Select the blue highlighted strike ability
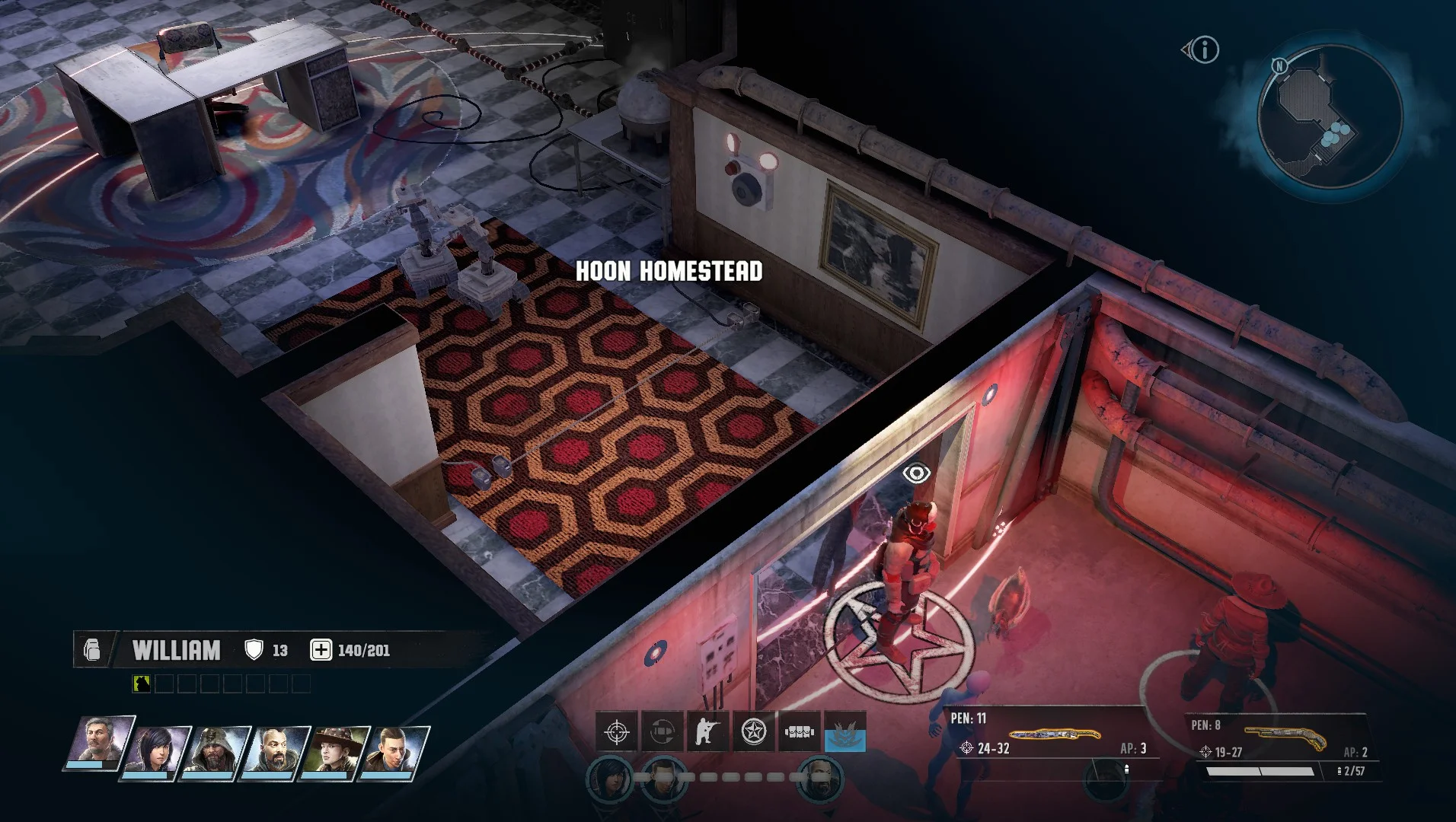The height and width of the screenshot is (822, 1456). (x=845, y=732)
